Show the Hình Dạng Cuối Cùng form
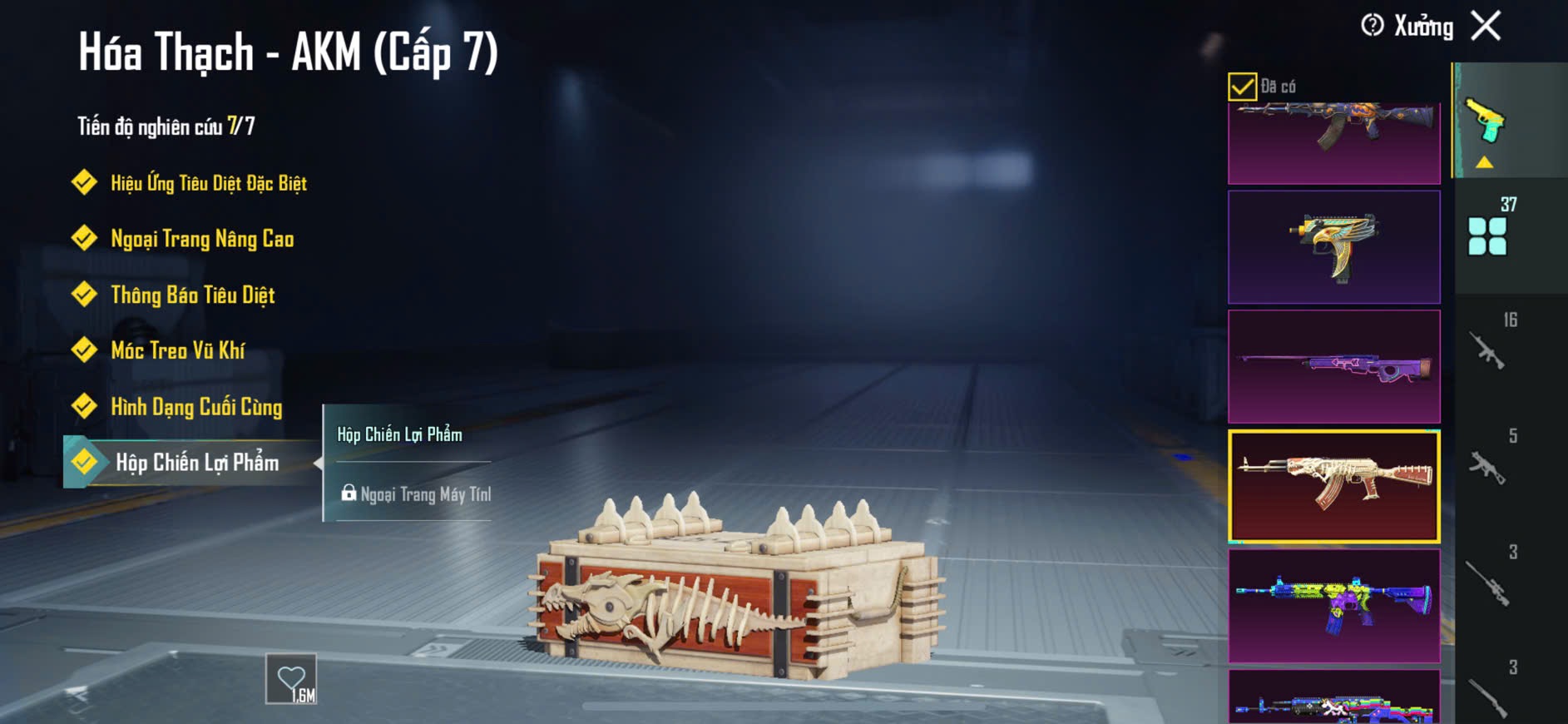This screenshot has height=724, width=1568. tap(196, 407)
